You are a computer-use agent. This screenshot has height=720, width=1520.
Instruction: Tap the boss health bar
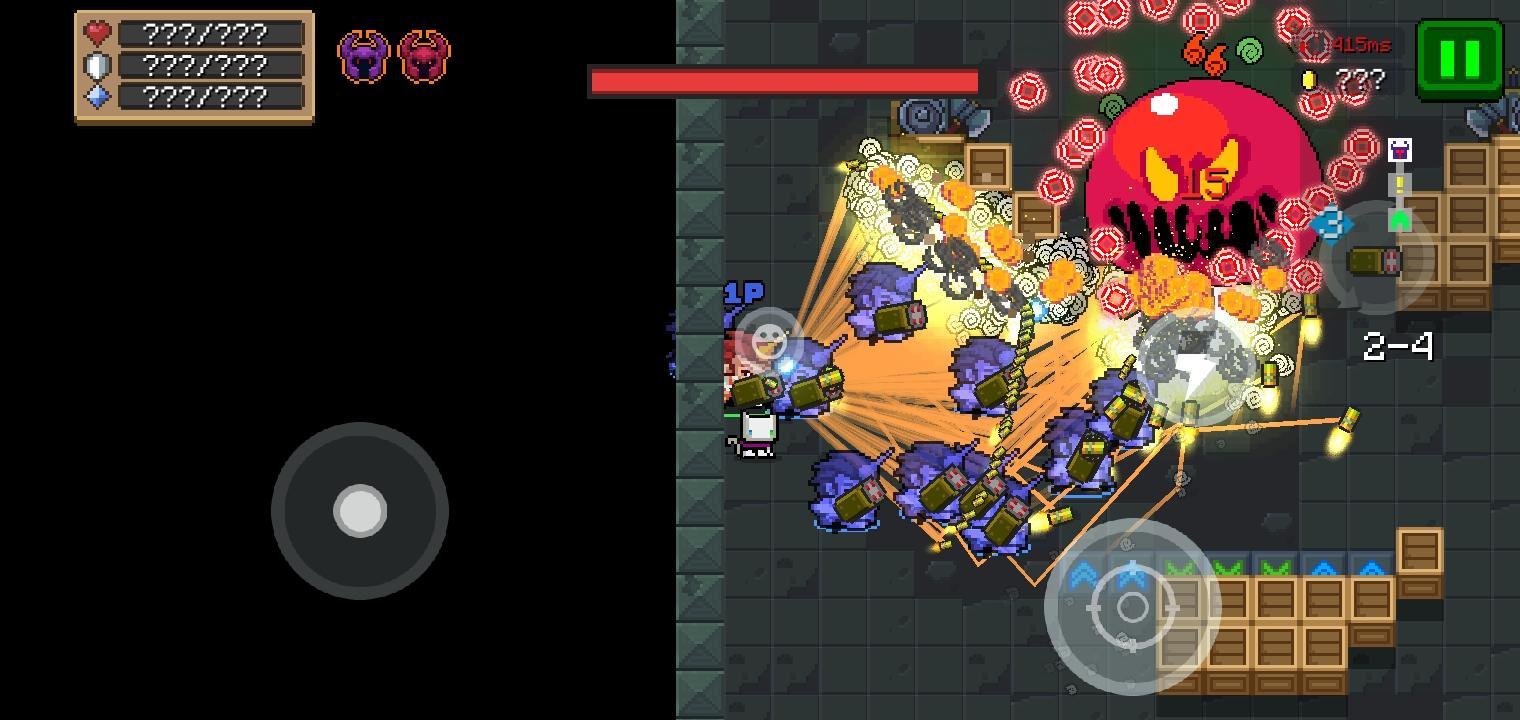tap(783, 82)
